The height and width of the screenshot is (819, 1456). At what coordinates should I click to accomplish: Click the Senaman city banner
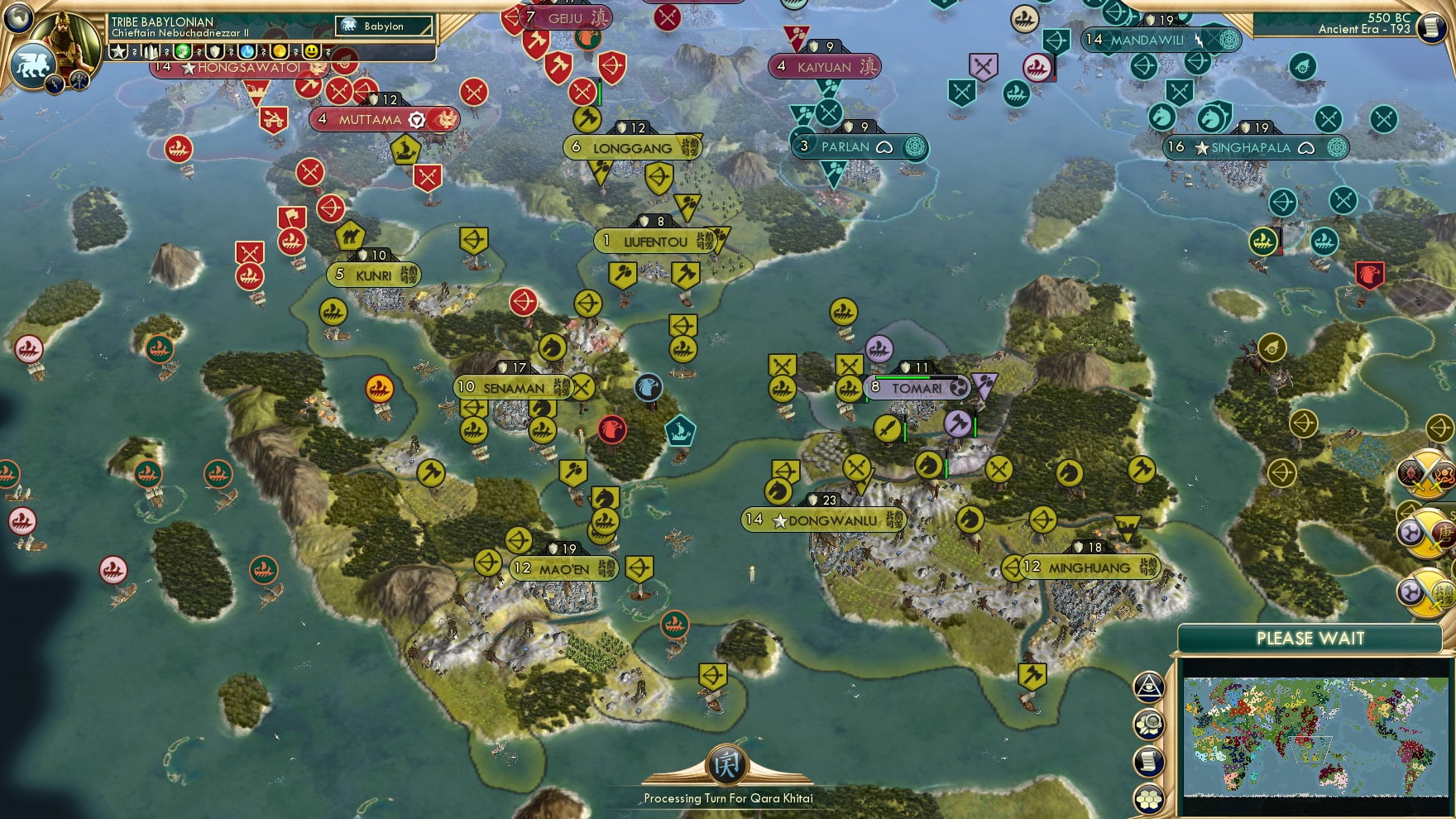click(x=513, y=386)
